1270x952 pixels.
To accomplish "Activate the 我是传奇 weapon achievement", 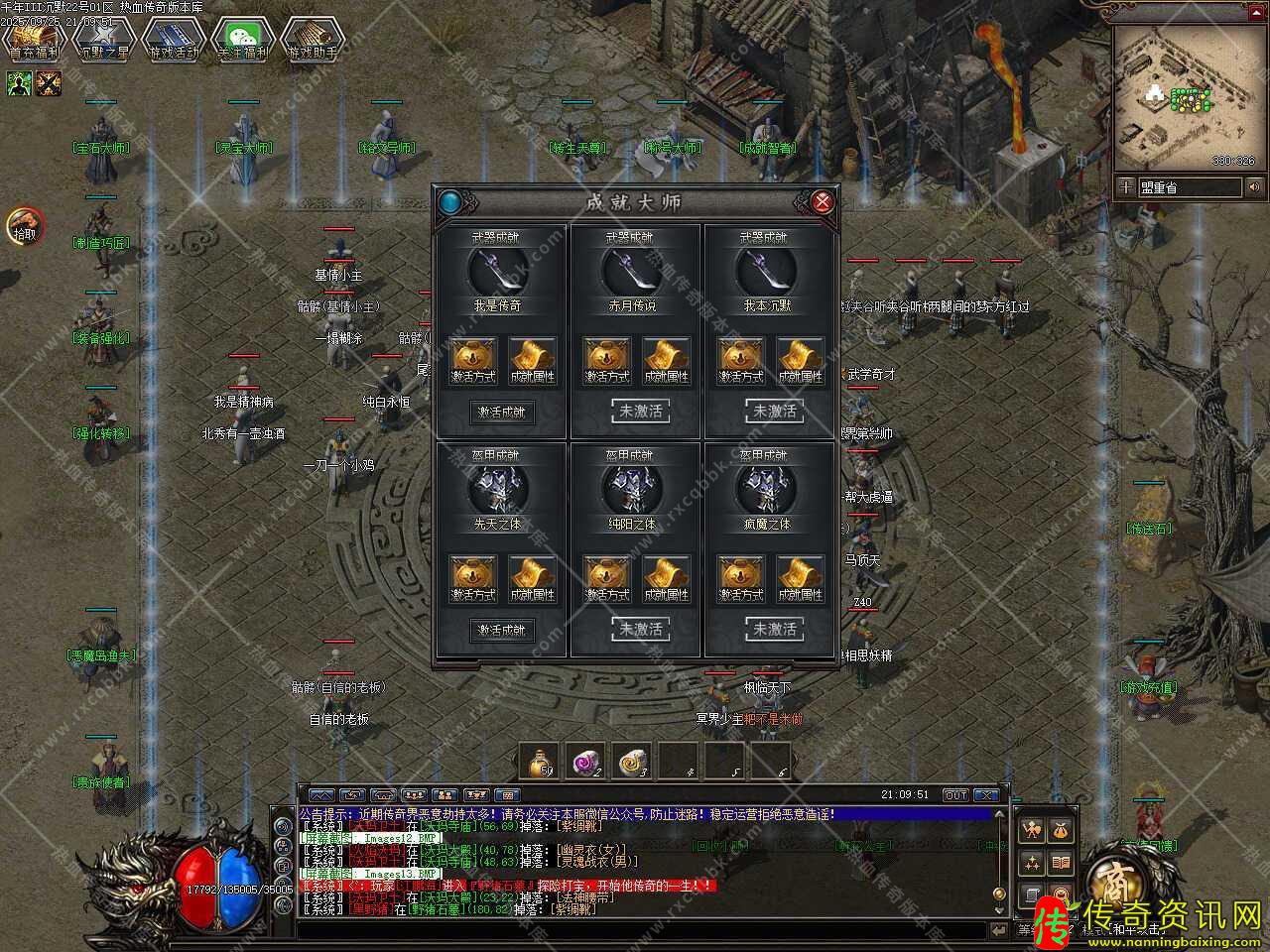I will coord(501,412).
